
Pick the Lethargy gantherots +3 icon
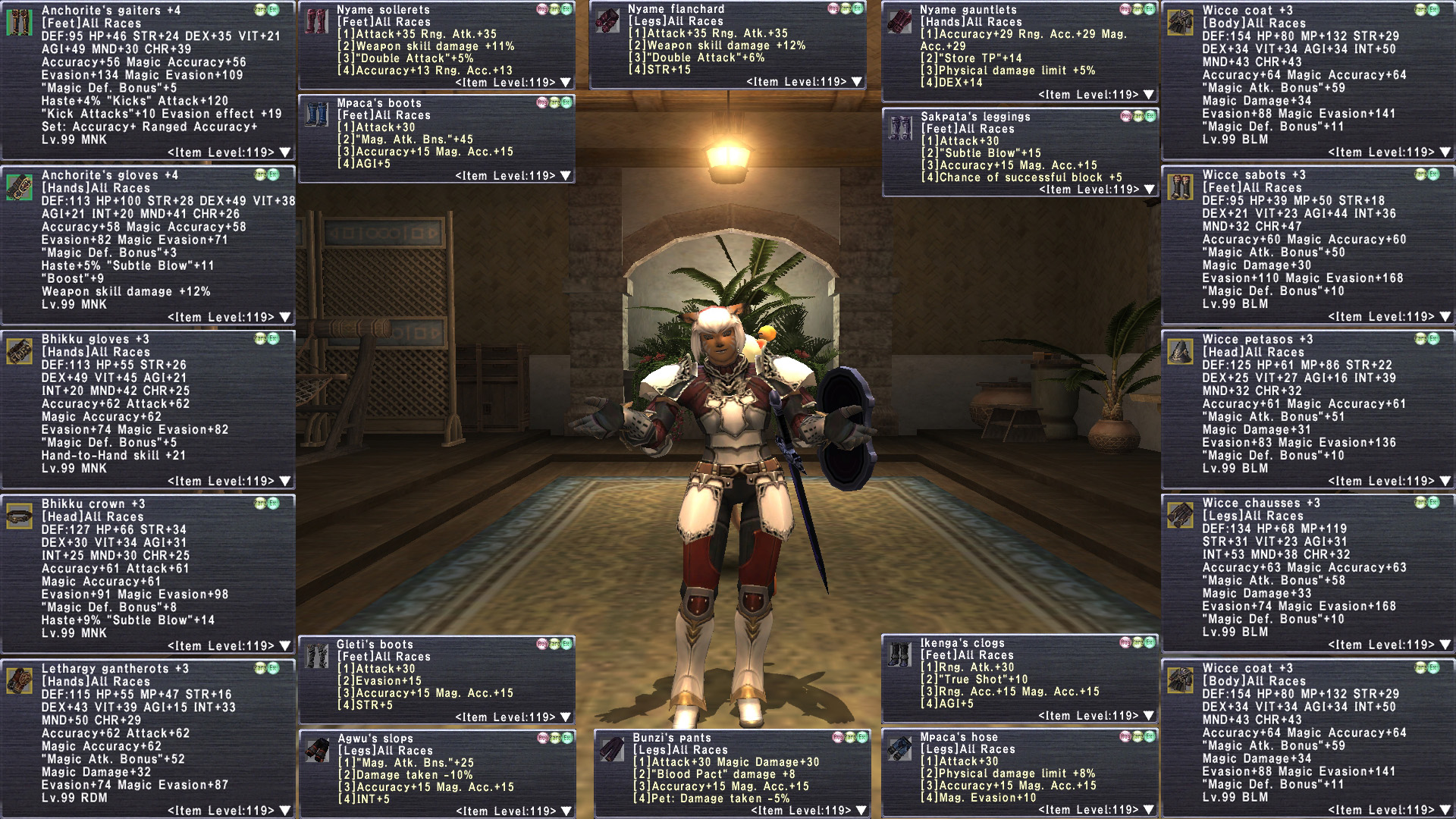coord(20,680)
